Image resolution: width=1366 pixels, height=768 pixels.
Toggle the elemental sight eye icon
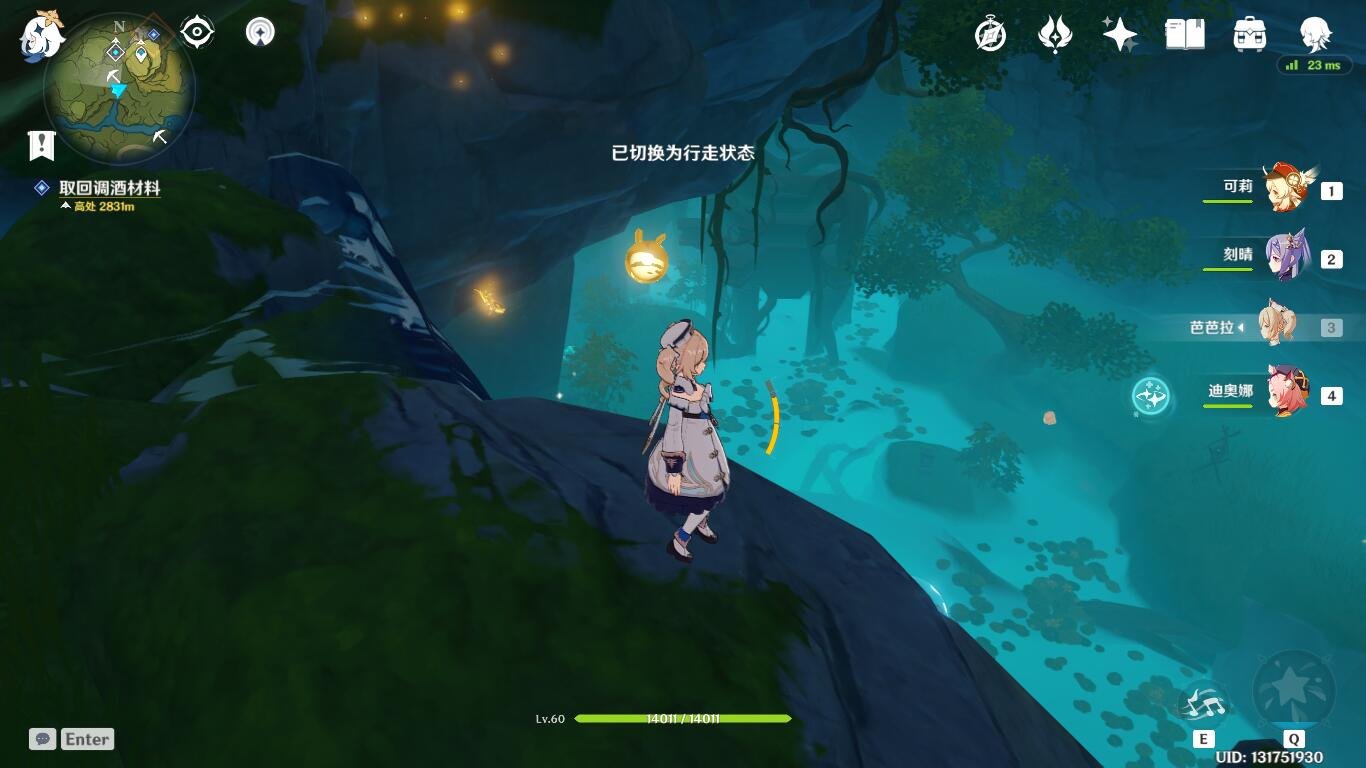click(197, 33)
